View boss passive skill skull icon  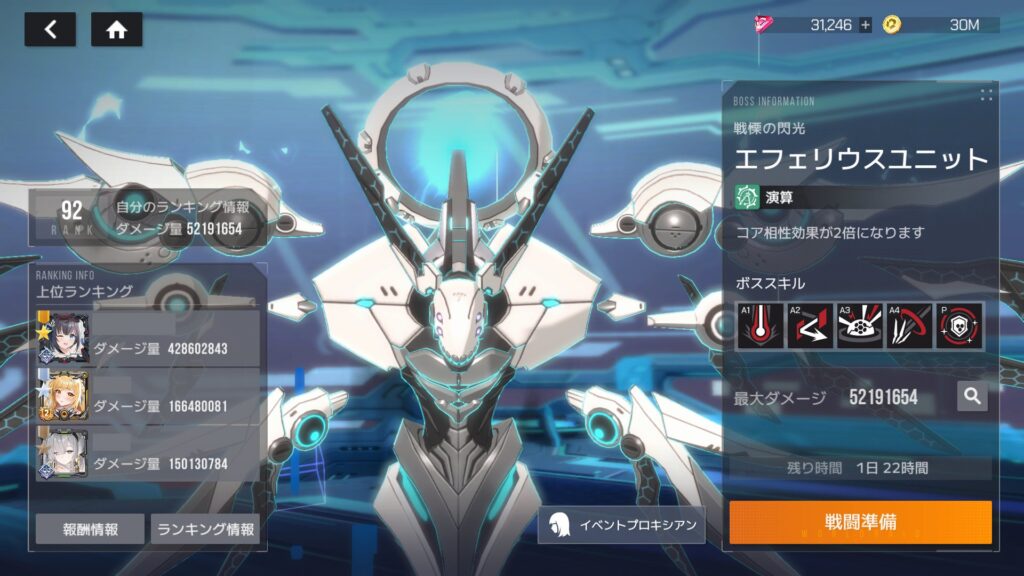click(959, 326)
